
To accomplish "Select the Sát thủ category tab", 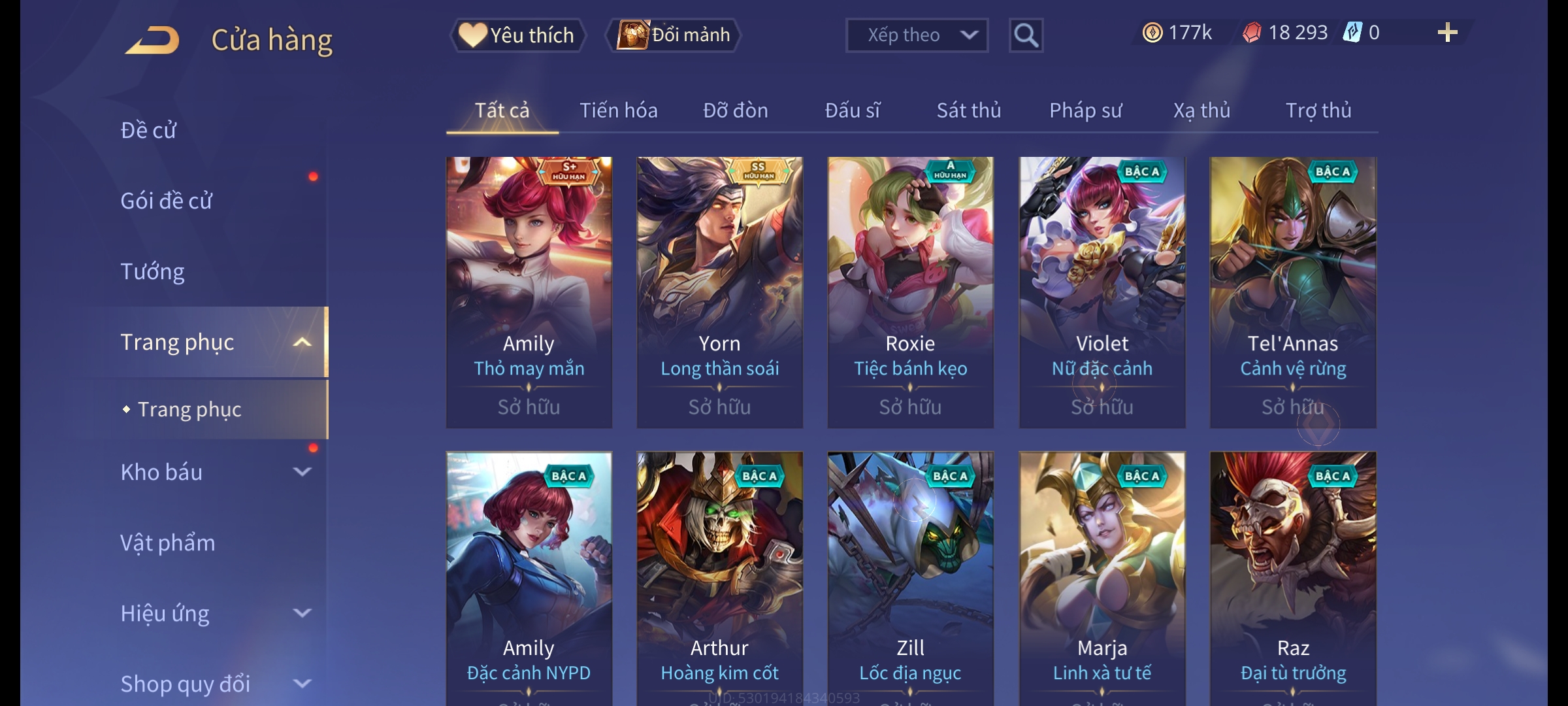I will click(x=968, y=110).
